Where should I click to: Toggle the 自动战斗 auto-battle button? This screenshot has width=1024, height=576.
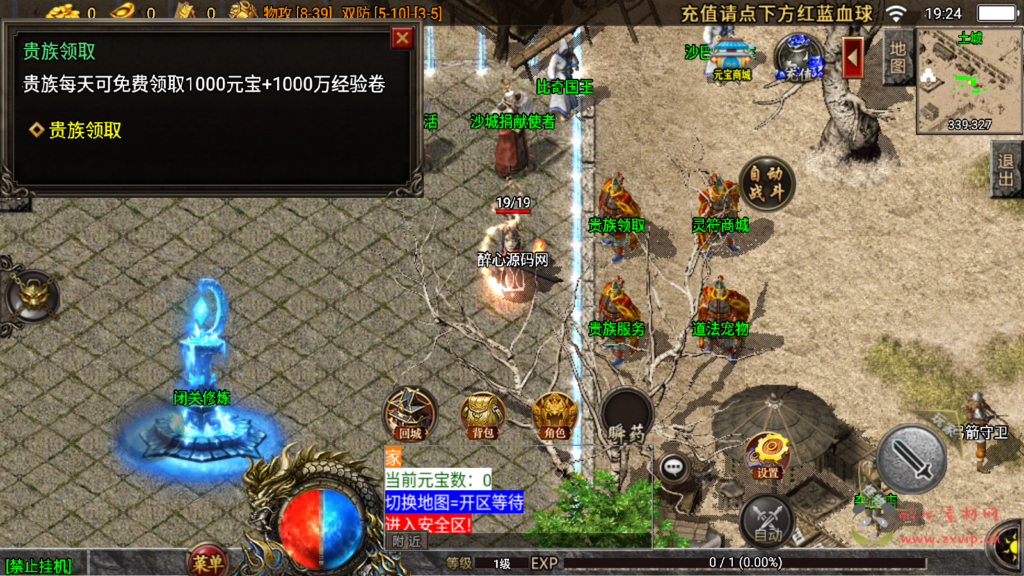coord(767,182)
